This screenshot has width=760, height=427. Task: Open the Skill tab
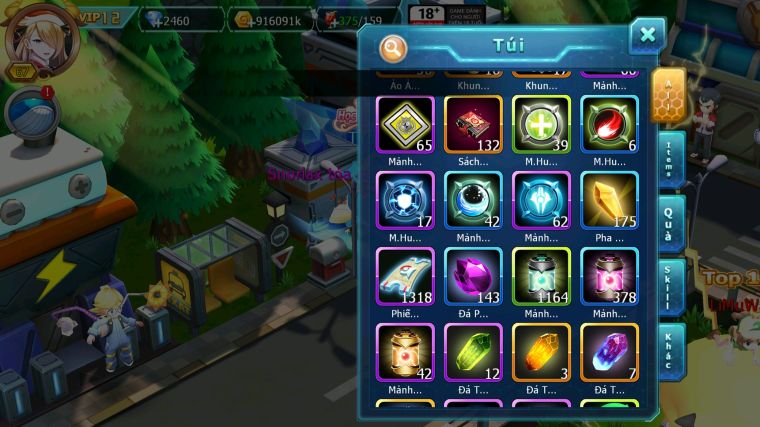(x=671, y=287)
